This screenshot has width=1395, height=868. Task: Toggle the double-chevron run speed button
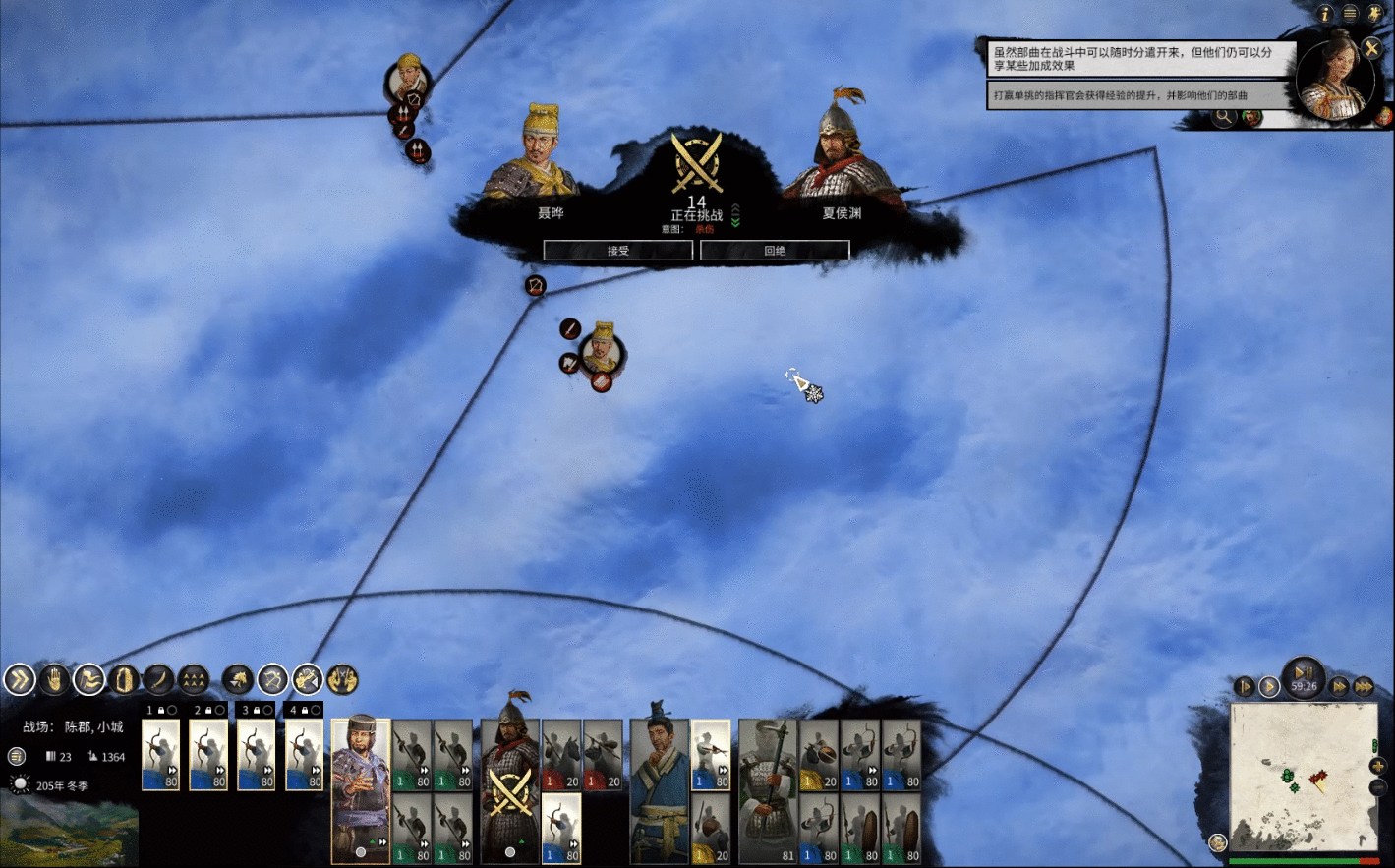pos(19,679)
